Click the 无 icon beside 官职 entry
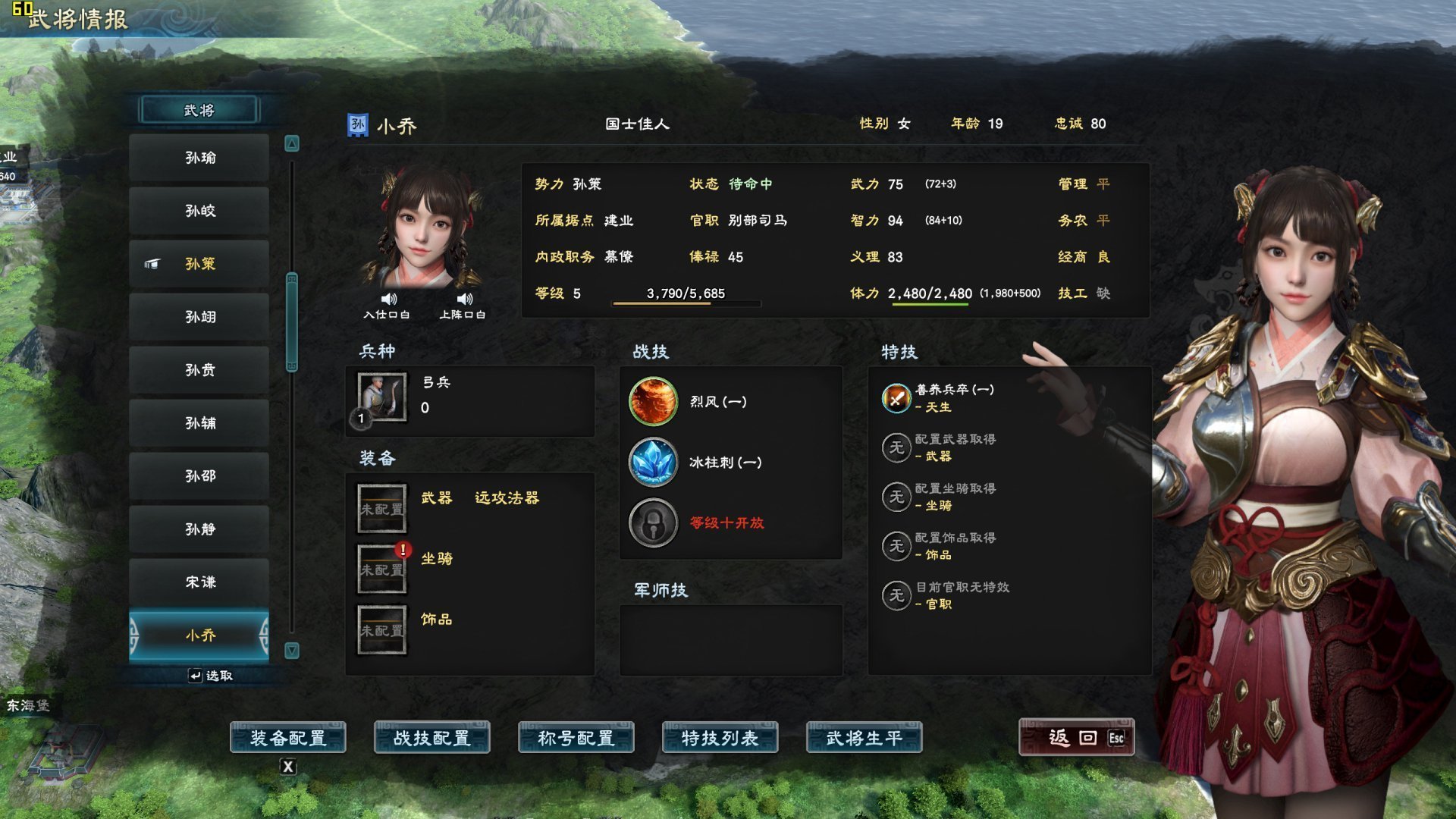The height and width of the screenshot is (819, 1456). coord(896,596)
